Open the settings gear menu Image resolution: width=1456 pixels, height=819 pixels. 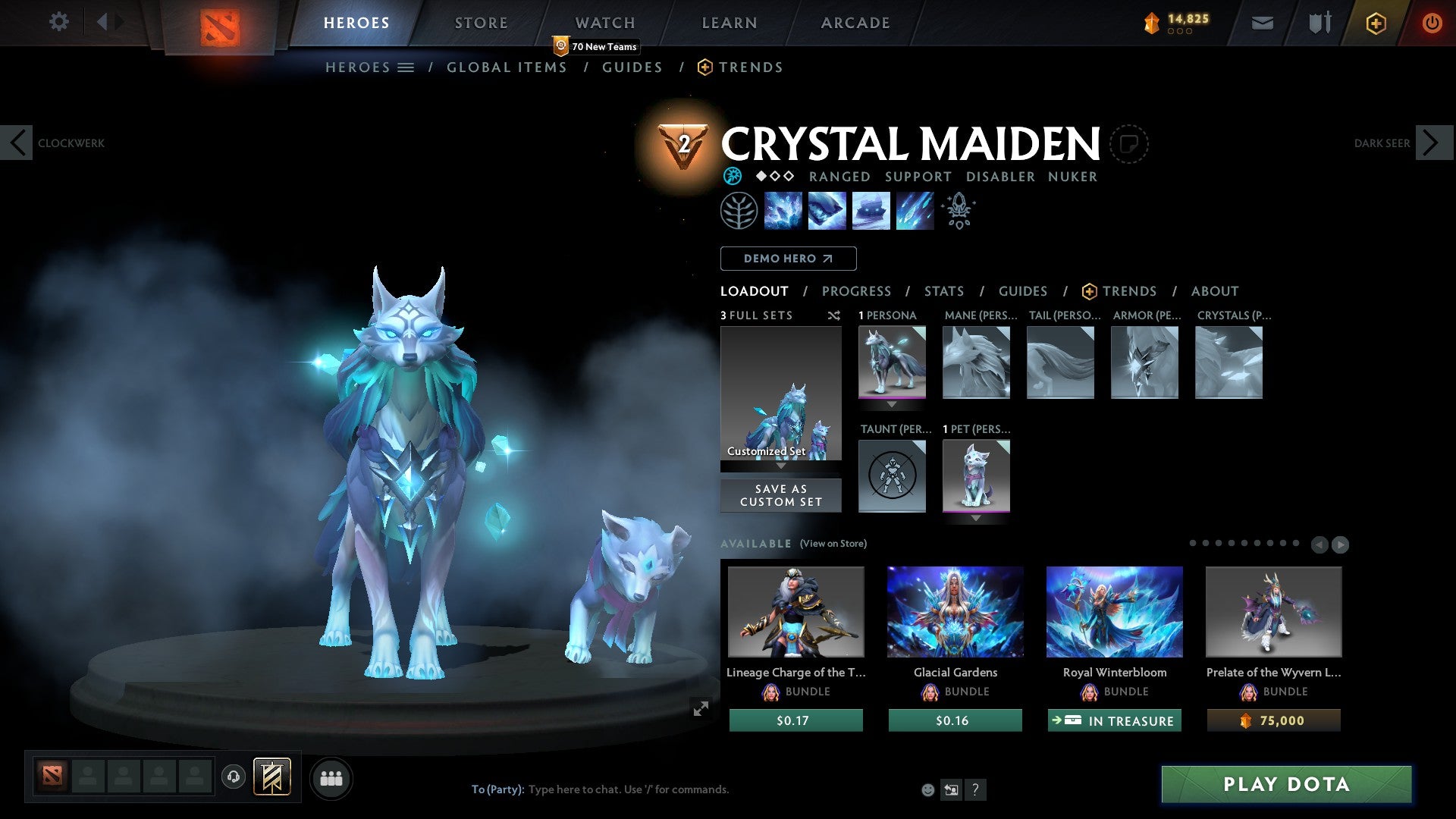[58, 22]
